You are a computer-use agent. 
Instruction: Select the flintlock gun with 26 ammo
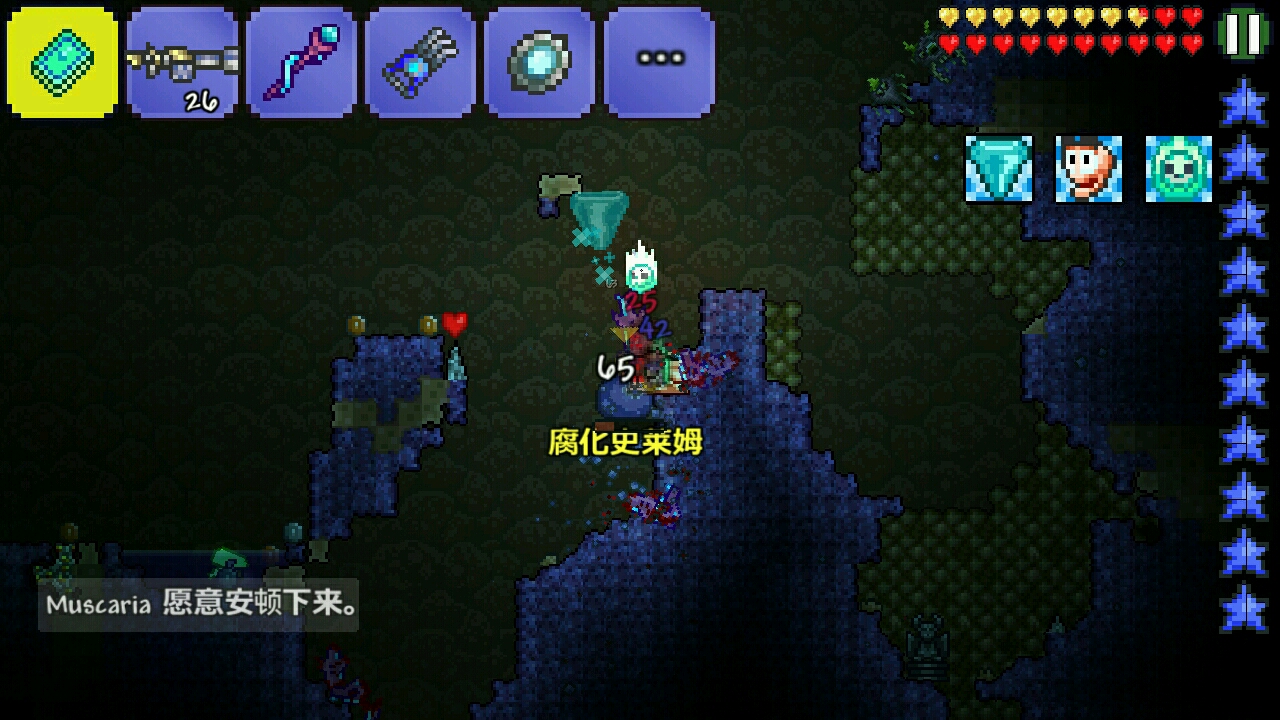(x=182, y=62)
